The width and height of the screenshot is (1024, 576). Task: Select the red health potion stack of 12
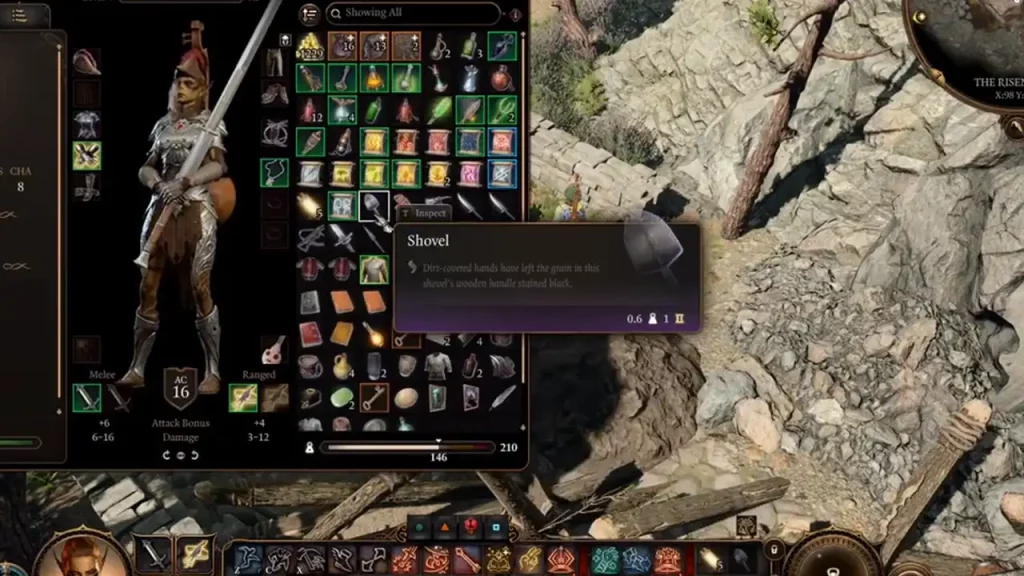[x=310, y=110]
